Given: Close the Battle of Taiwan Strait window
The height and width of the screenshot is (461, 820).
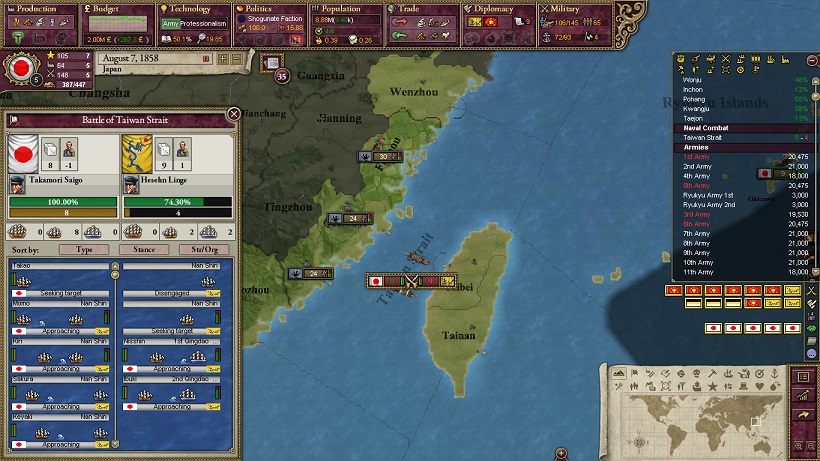Looking at the screenshot, I should click(233, 114).
